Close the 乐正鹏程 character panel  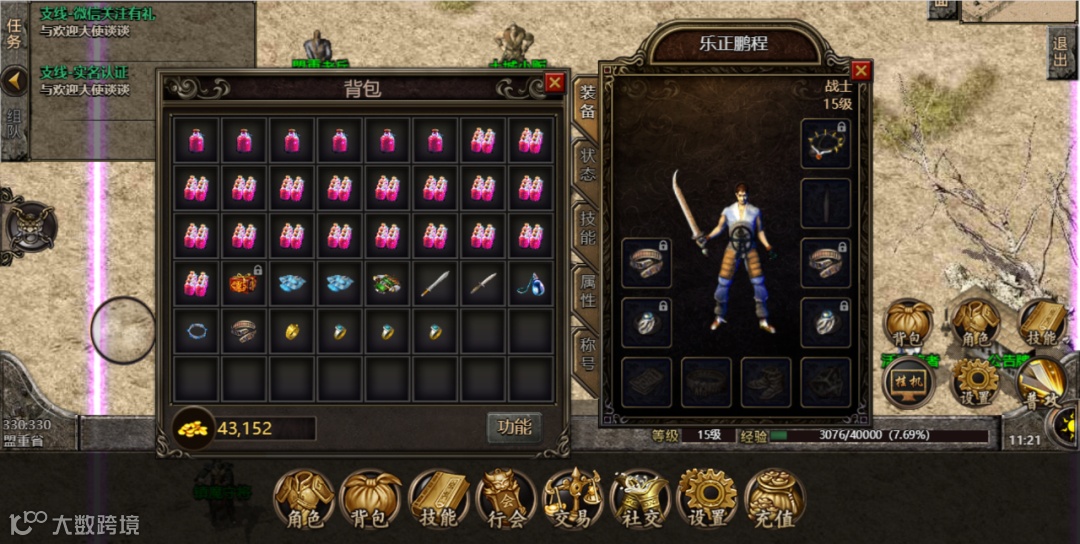point(860,70)
